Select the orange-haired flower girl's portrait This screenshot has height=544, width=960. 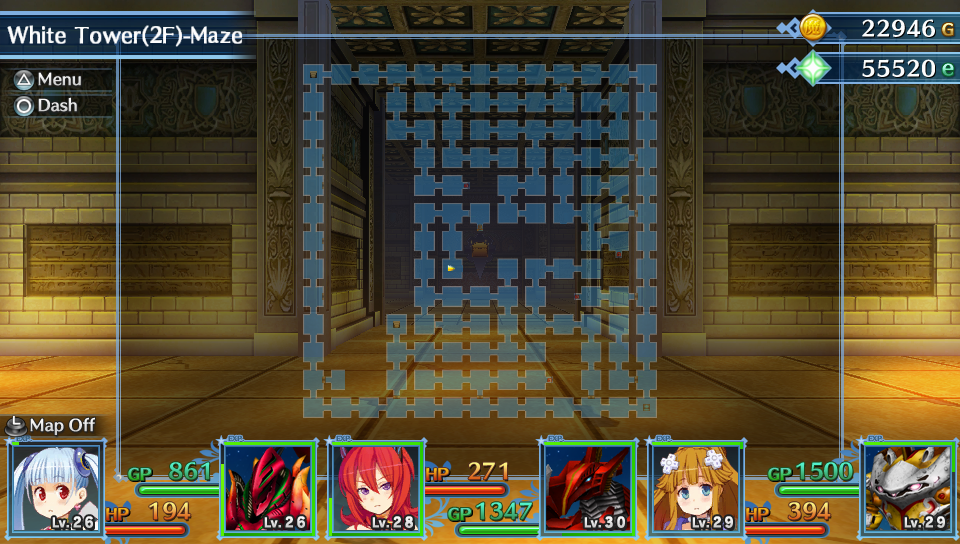[x=696, y=487]
